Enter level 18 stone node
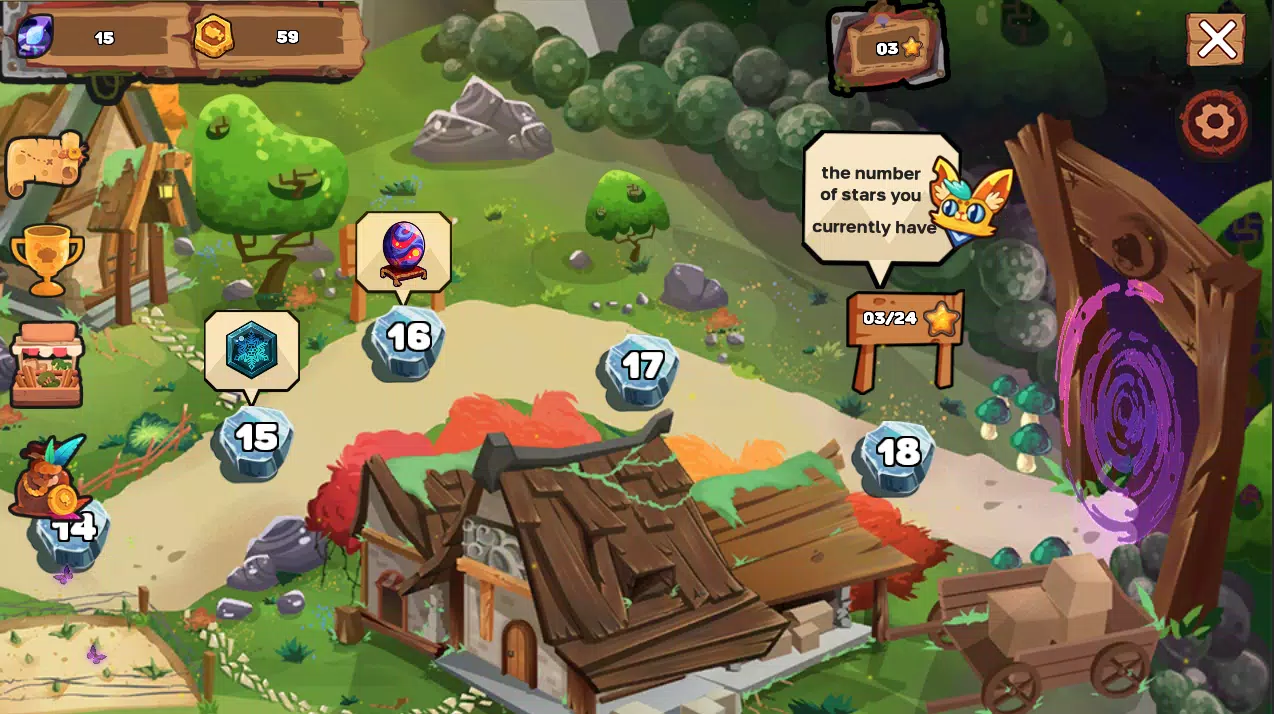The image size is (1274, 714). [x=897, y=455]
